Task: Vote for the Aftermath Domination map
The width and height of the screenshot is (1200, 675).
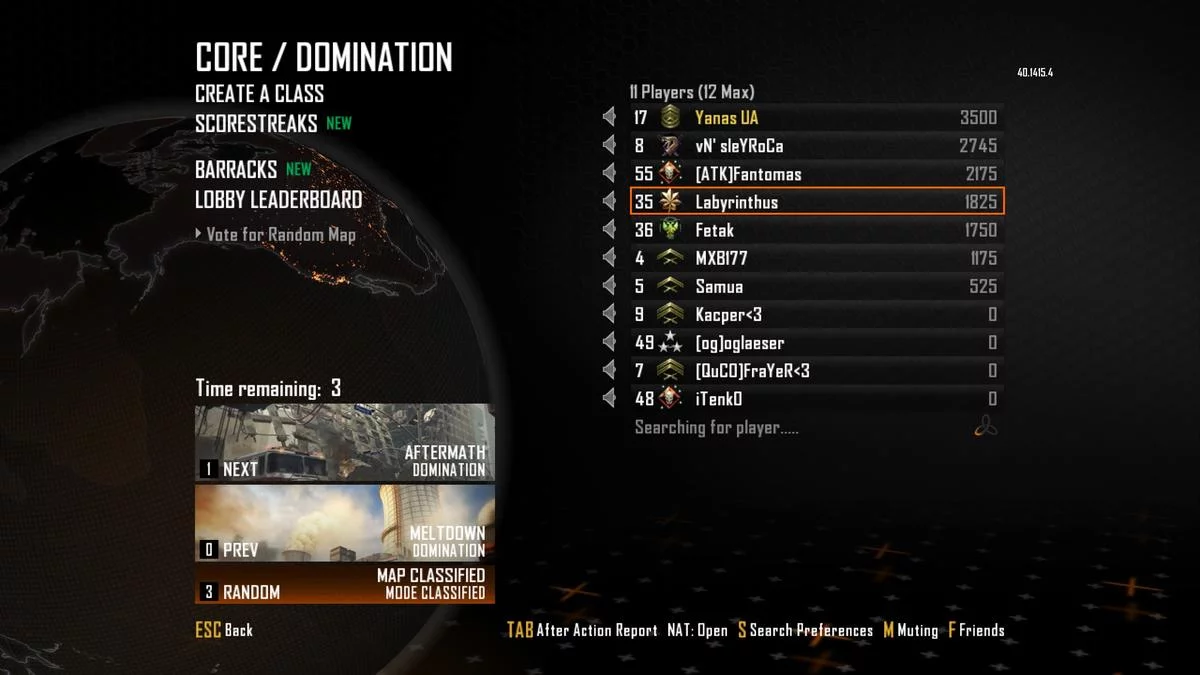Action: (x=344, y=443)
